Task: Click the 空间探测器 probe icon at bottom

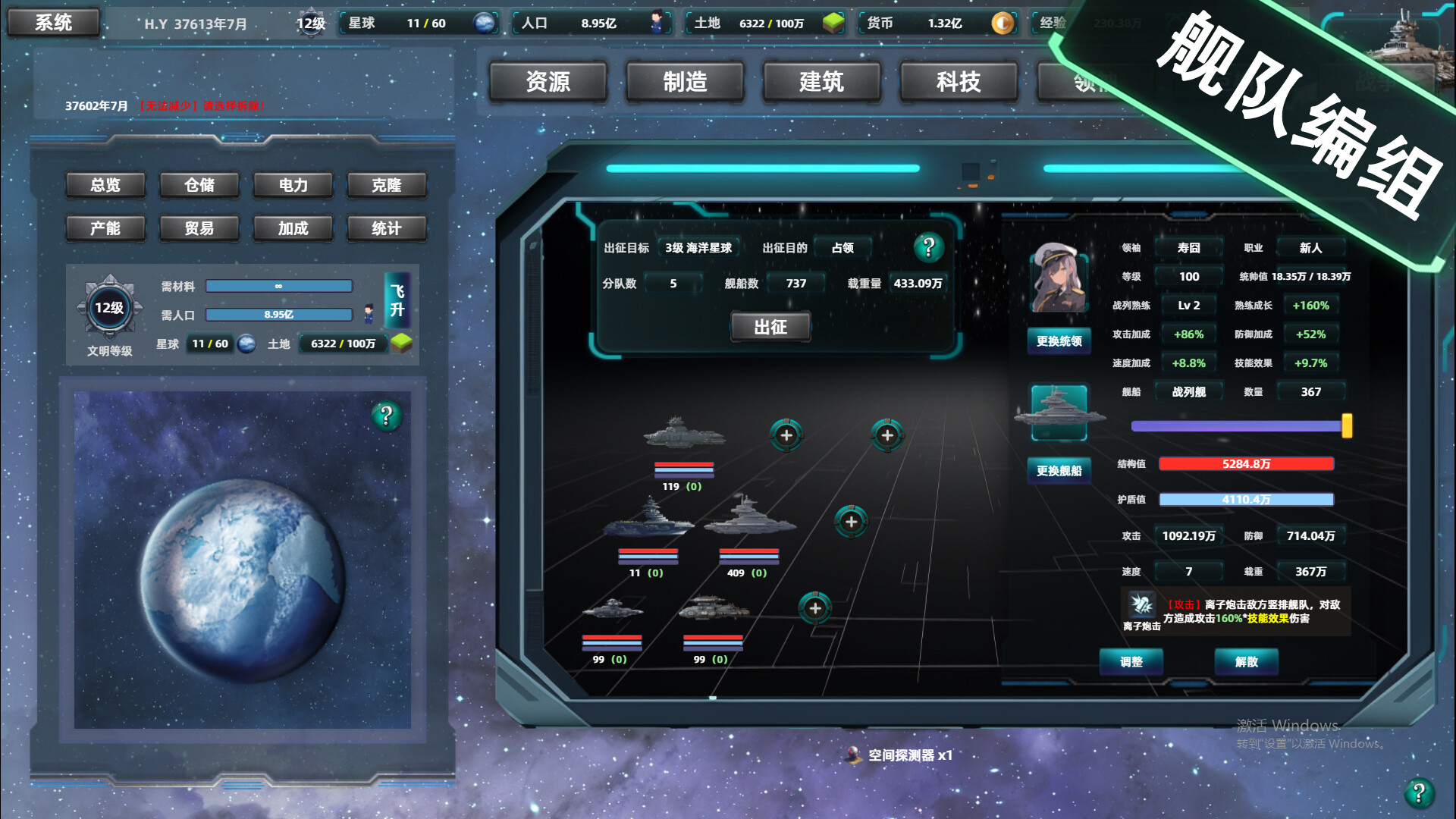Action: (x=852, y=755)
